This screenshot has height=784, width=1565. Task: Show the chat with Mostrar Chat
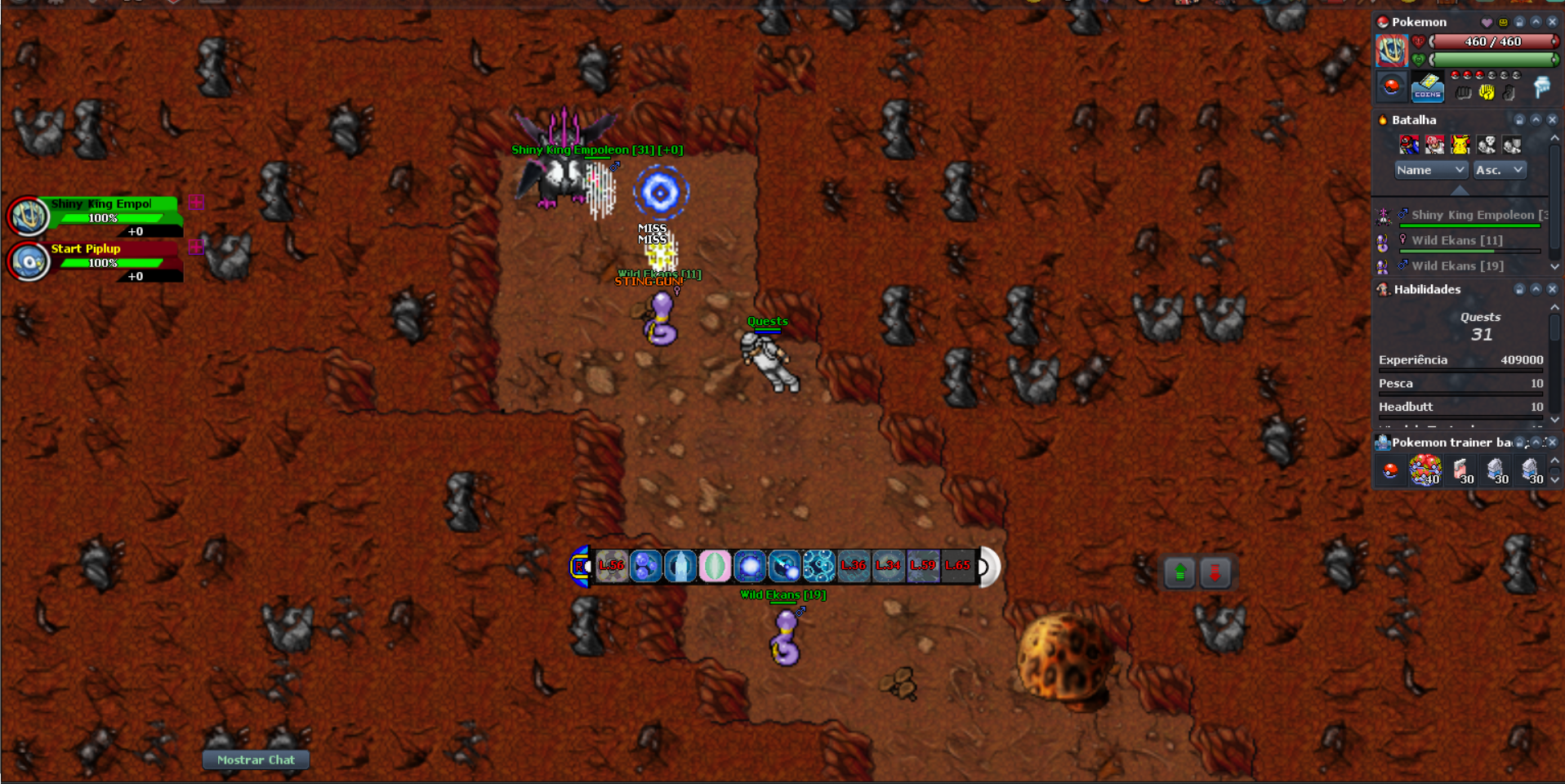tap(256, 759)
